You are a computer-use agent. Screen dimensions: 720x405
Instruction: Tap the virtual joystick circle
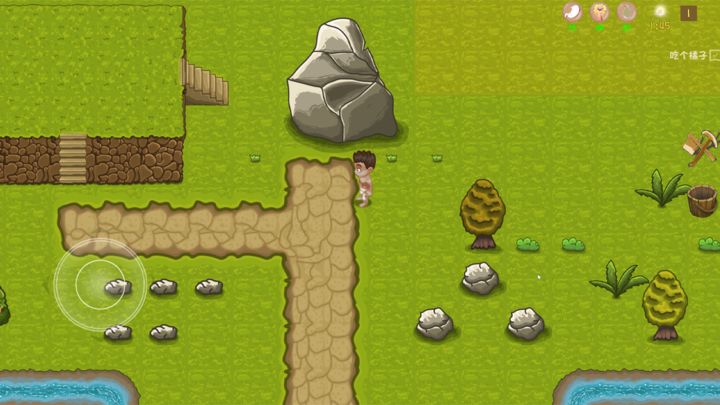[x=100, y=284]
